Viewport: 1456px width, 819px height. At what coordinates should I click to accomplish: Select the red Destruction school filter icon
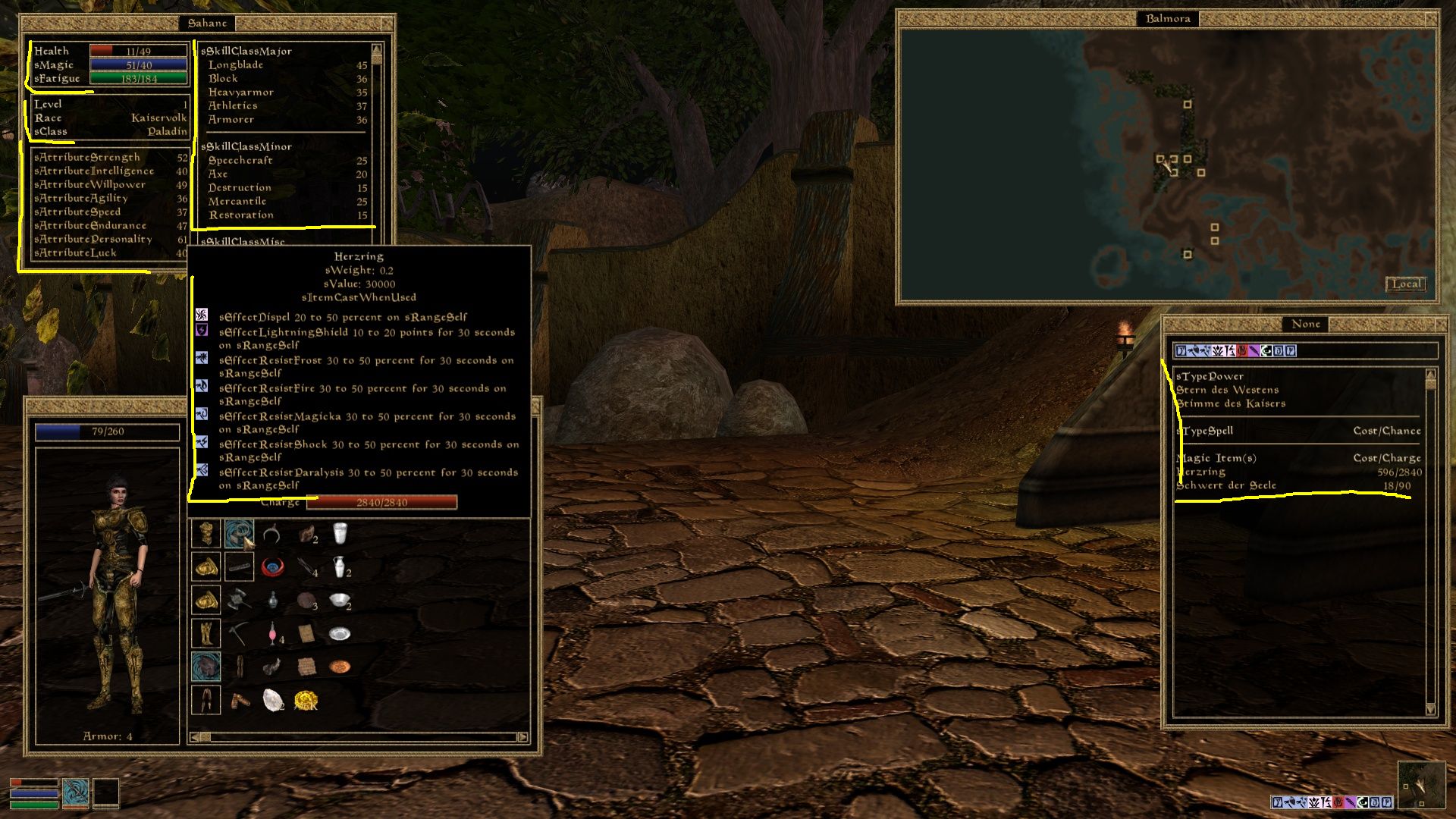[x=1242, y=350]
